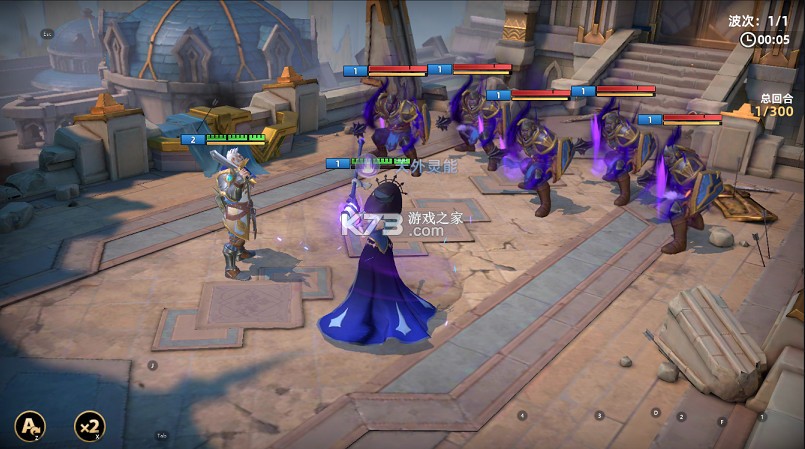
Task: Toggle the auto-battle A button
Action: (x=29, y=427)
